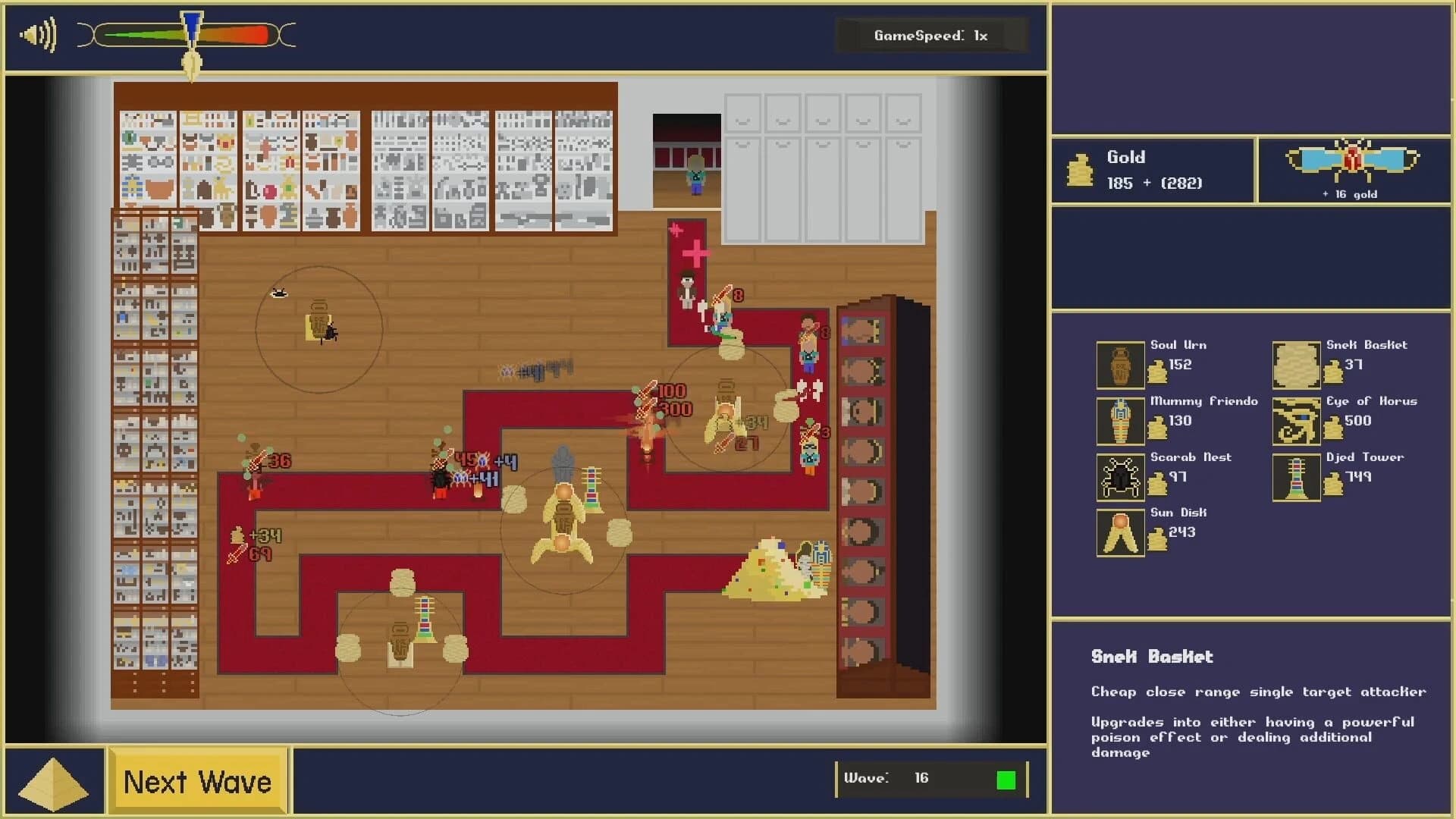Mute the game audio speaker
Image resolution: width=1456 pixels, height=819 pixels.
coord(36,35)
